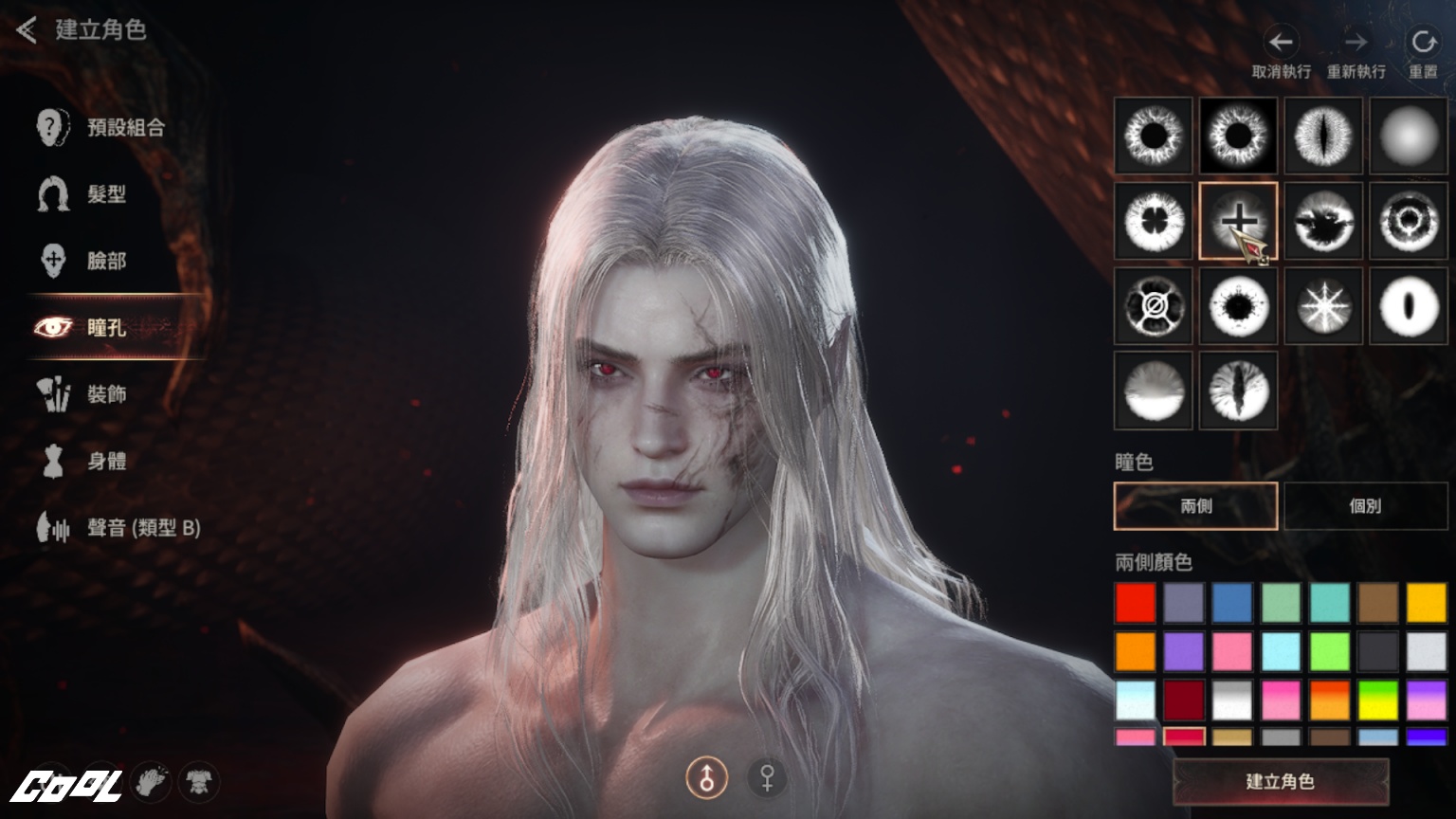Pick the bright red eye color swatch
Image resolution: width=1456 pixels, height=819 pixels.
(1136, 603)
